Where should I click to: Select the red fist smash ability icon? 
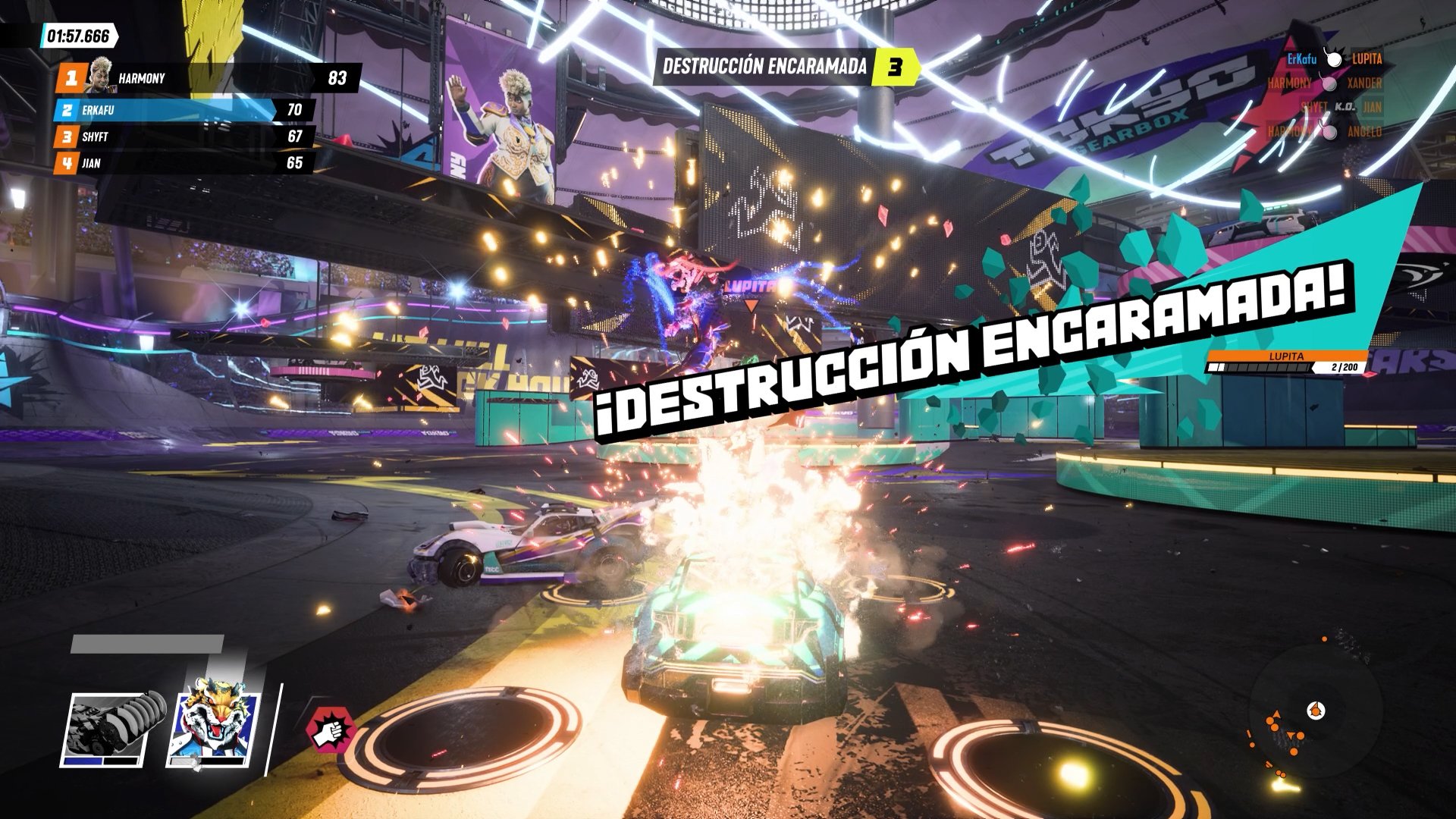tap(329, 728)
